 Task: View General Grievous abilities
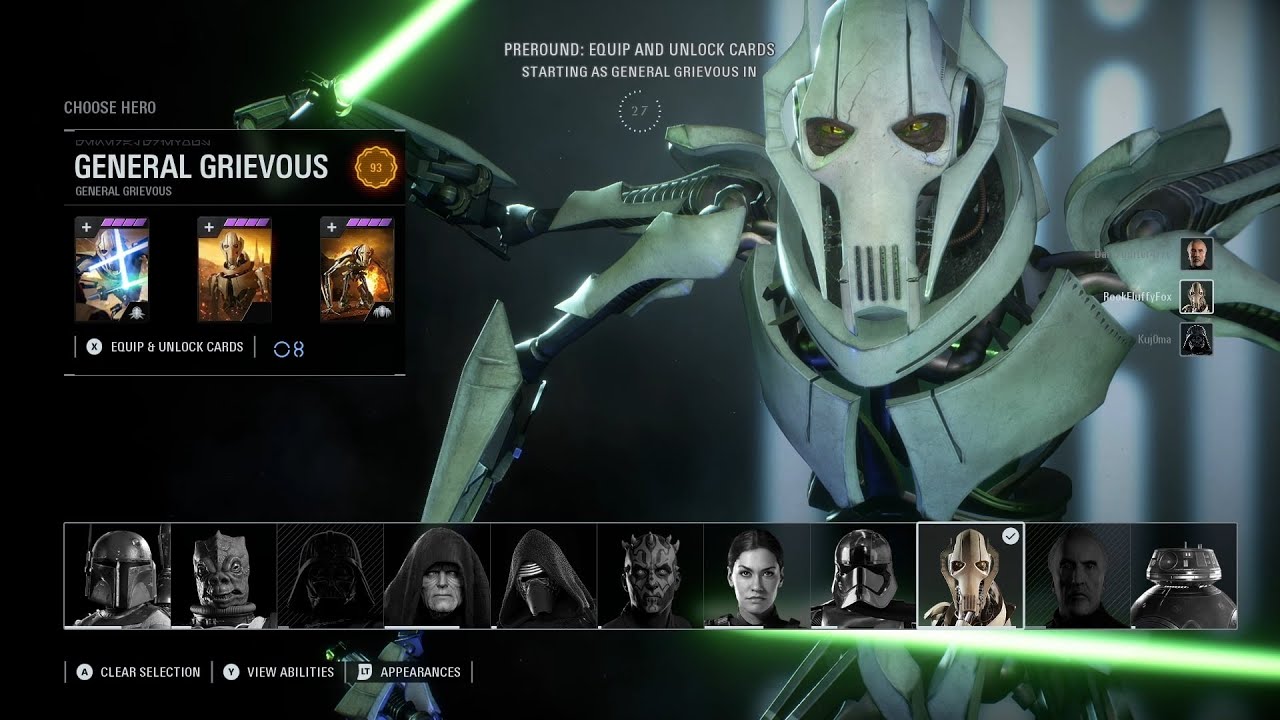pyautogui.click(x=279, y=672)
